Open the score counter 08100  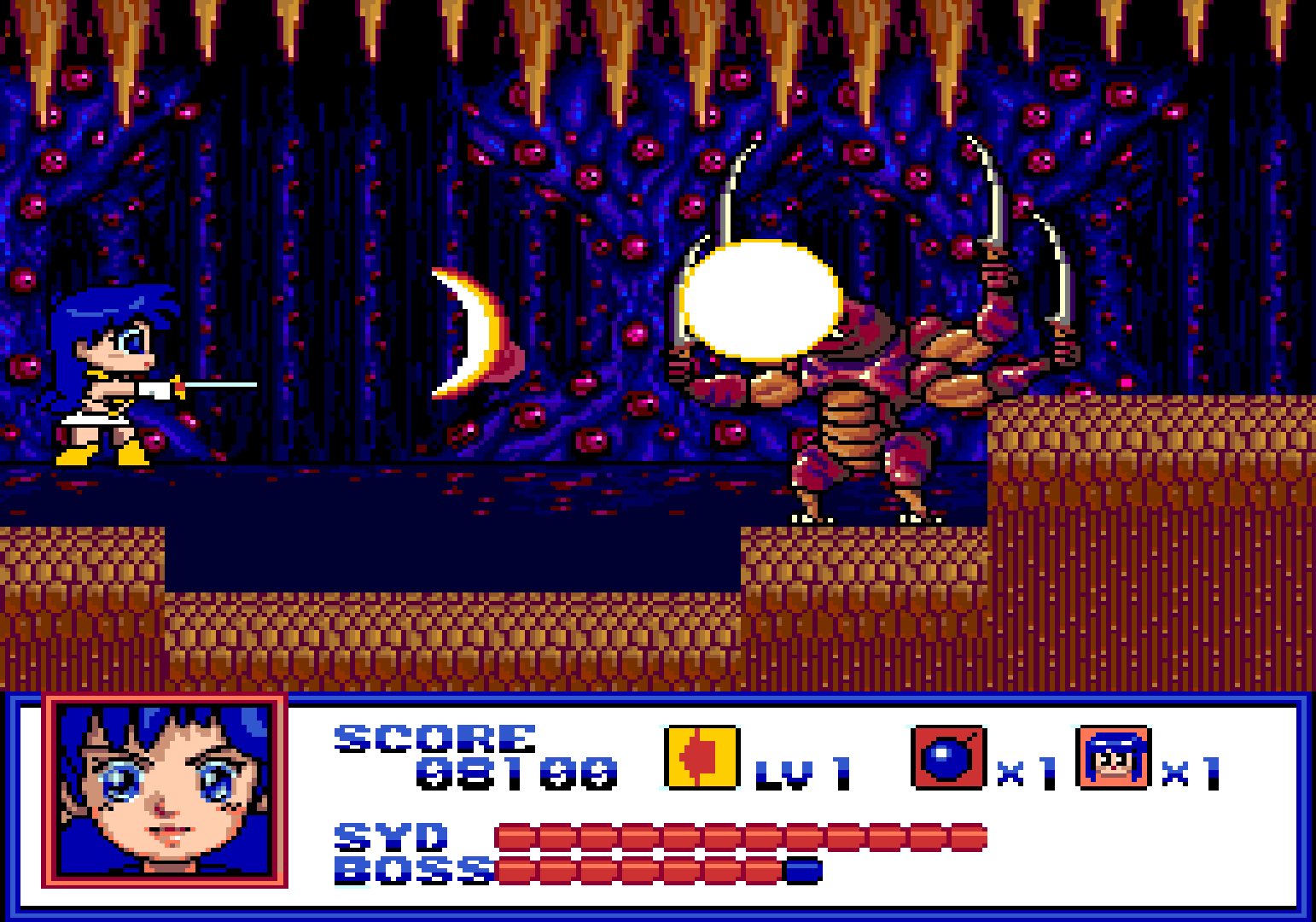pos(516,773)
